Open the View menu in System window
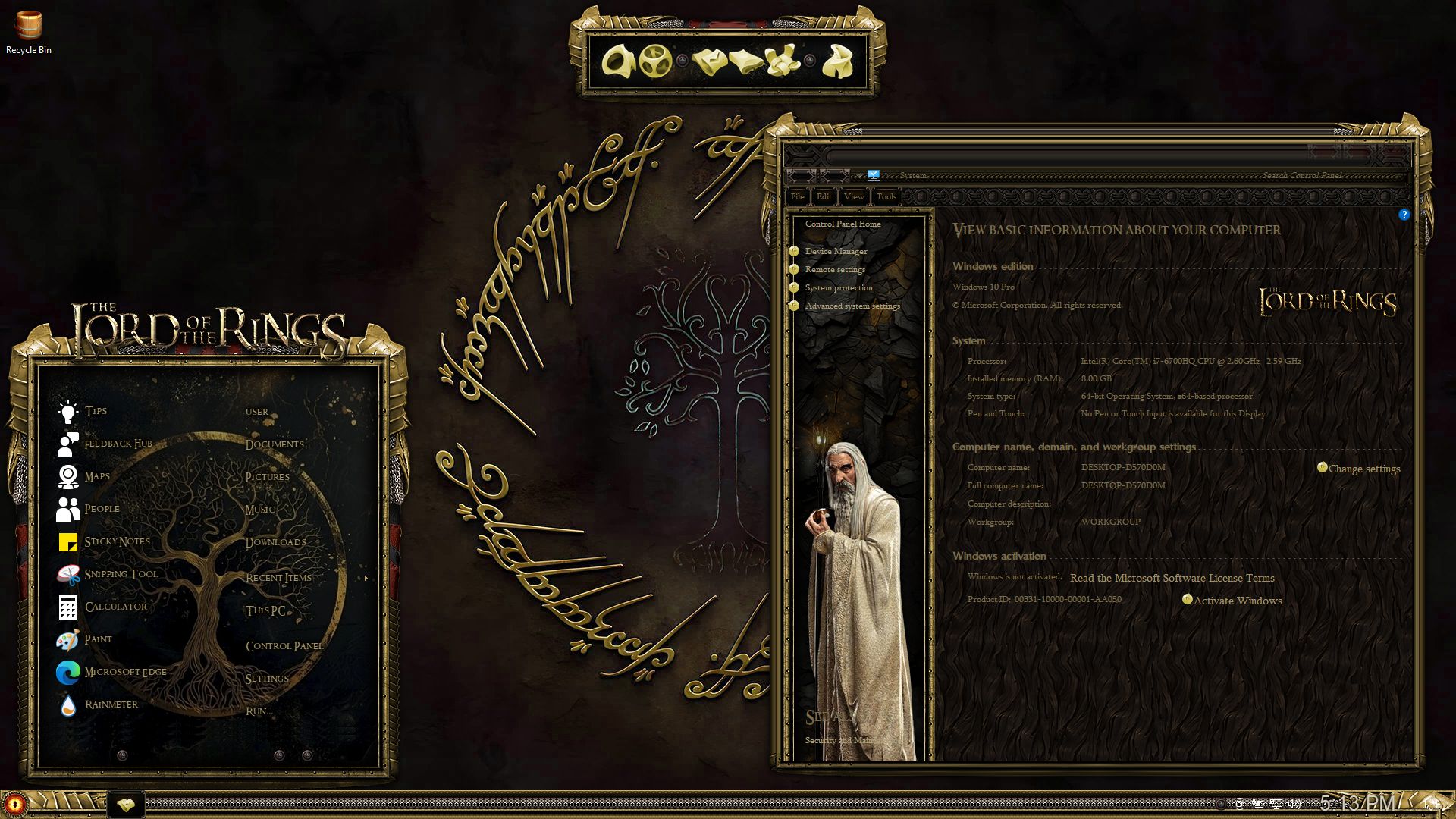Viewport: 1456px width, 819px height. 854,196
